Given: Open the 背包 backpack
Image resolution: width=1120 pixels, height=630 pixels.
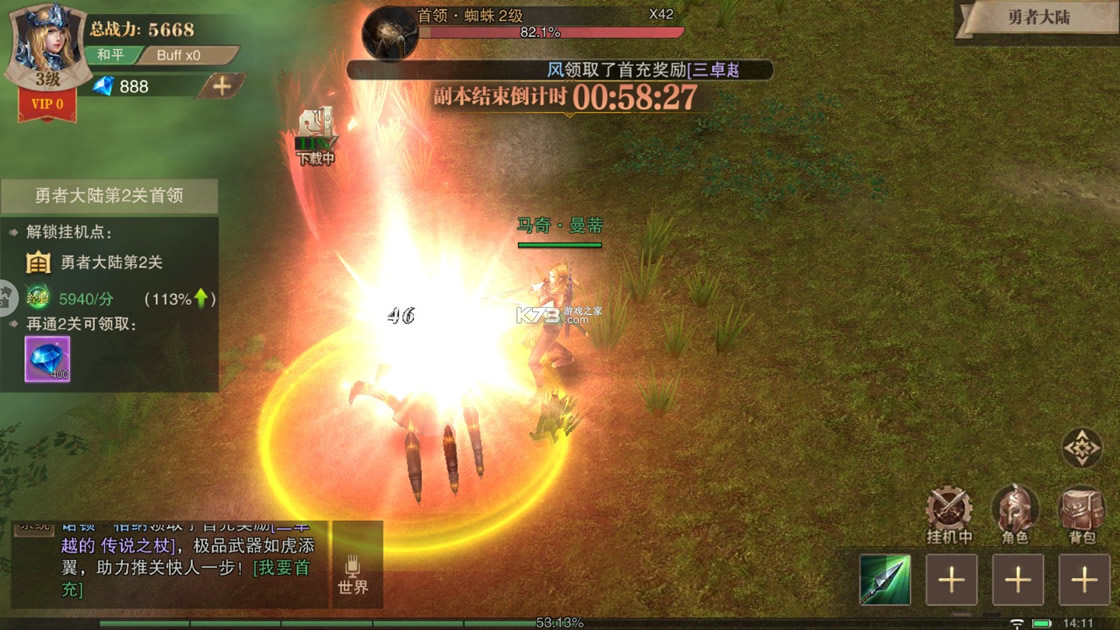Looking at the screenshot, I should coord(1081,514).
